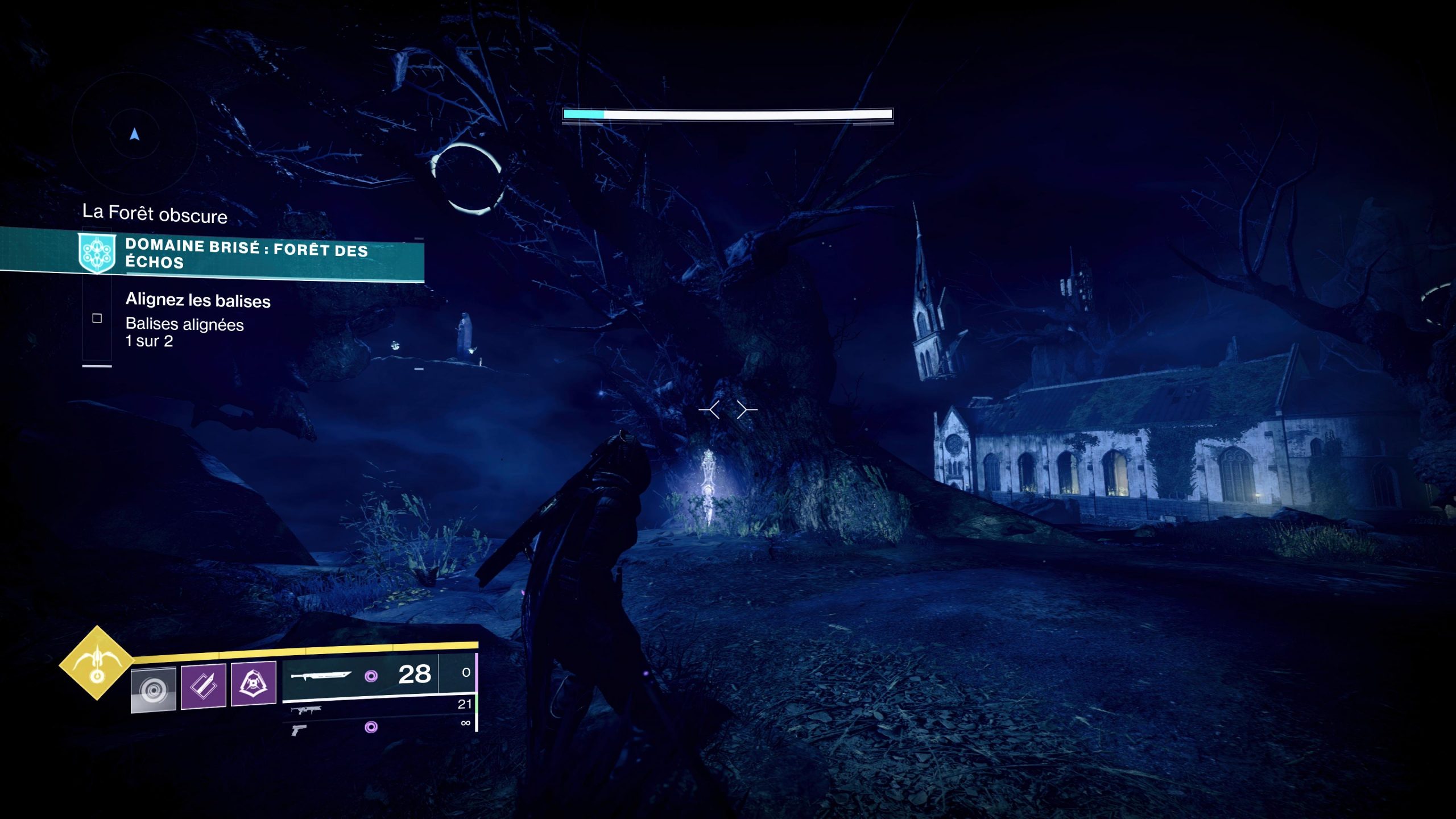Click the Alignez les balises objective
The height and width of the screenshot is (819, 1456).
197,300
